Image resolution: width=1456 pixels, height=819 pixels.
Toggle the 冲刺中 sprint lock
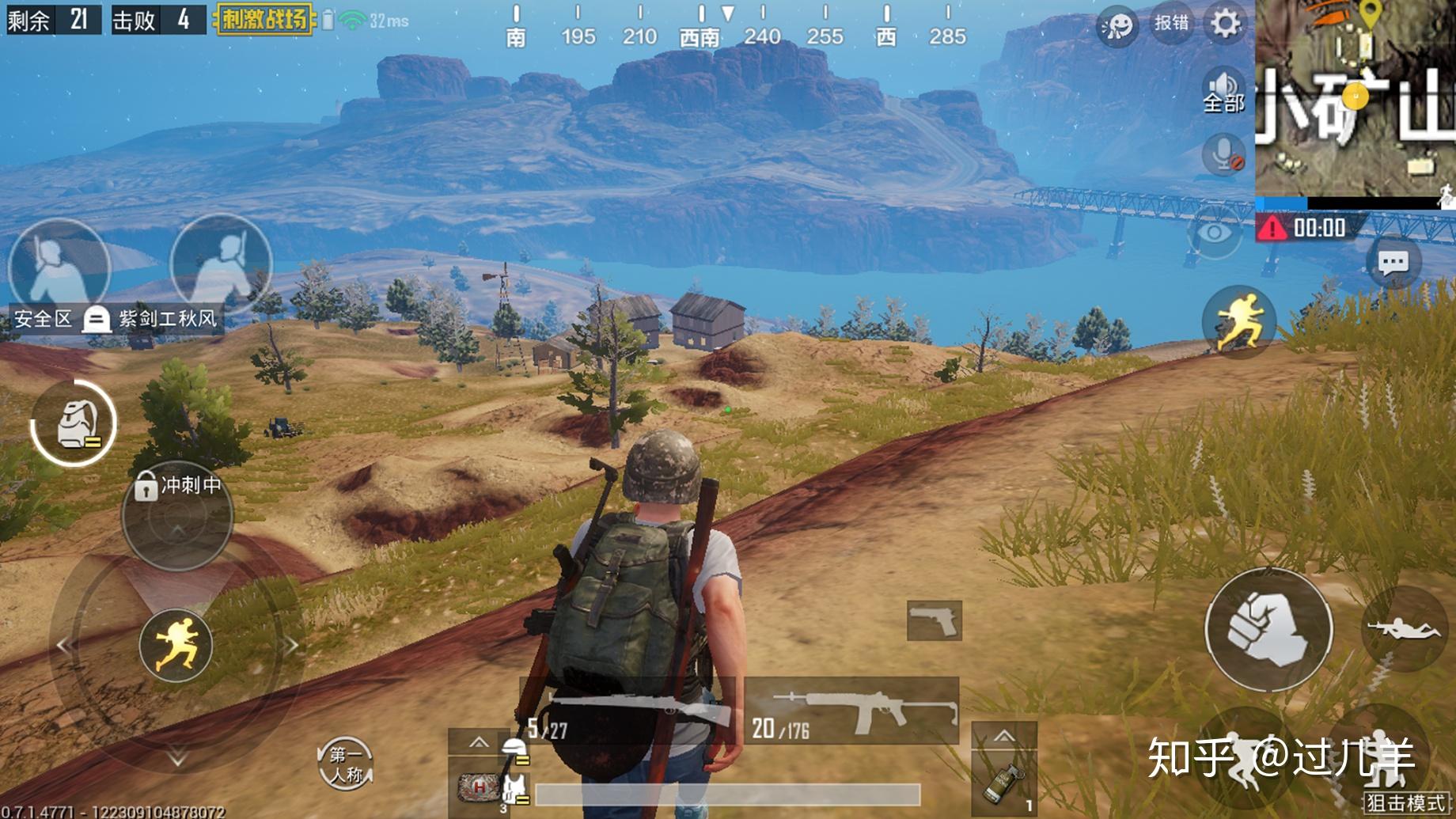pos(178,485)
